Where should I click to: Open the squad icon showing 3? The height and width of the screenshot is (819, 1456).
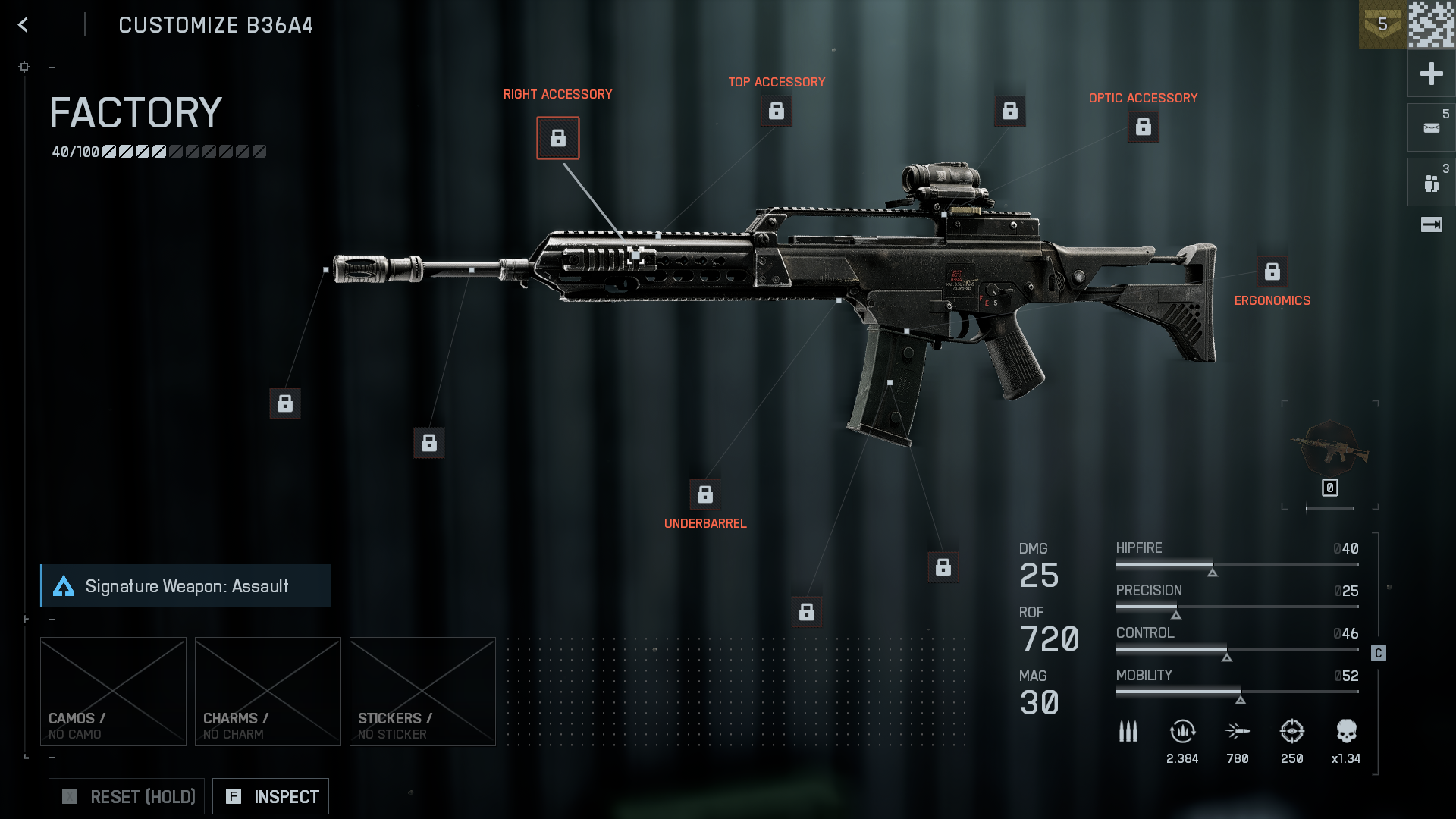coord(1431,182)
